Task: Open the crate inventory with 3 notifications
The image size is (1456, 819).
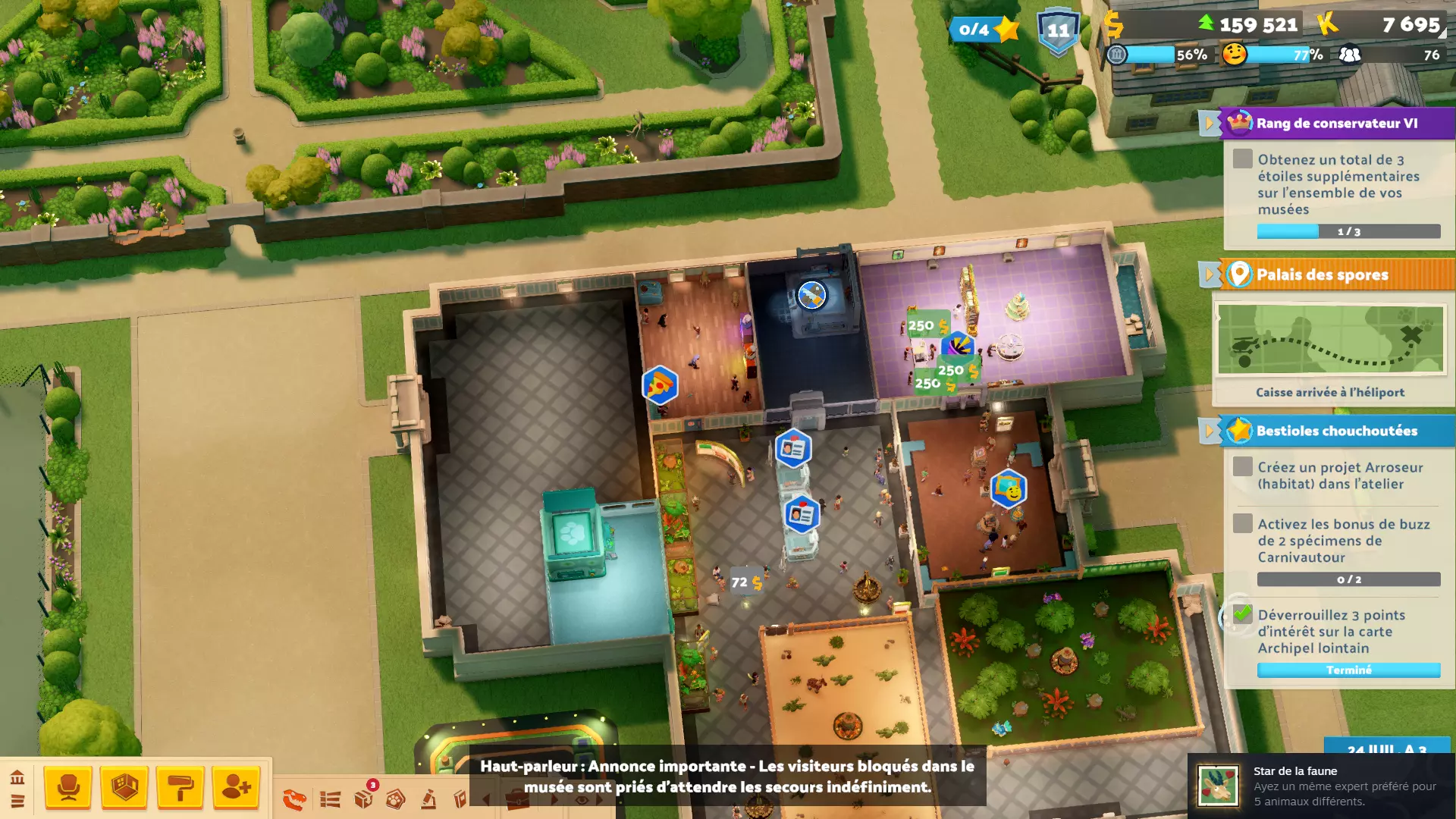Action: [x=364, y=798]
